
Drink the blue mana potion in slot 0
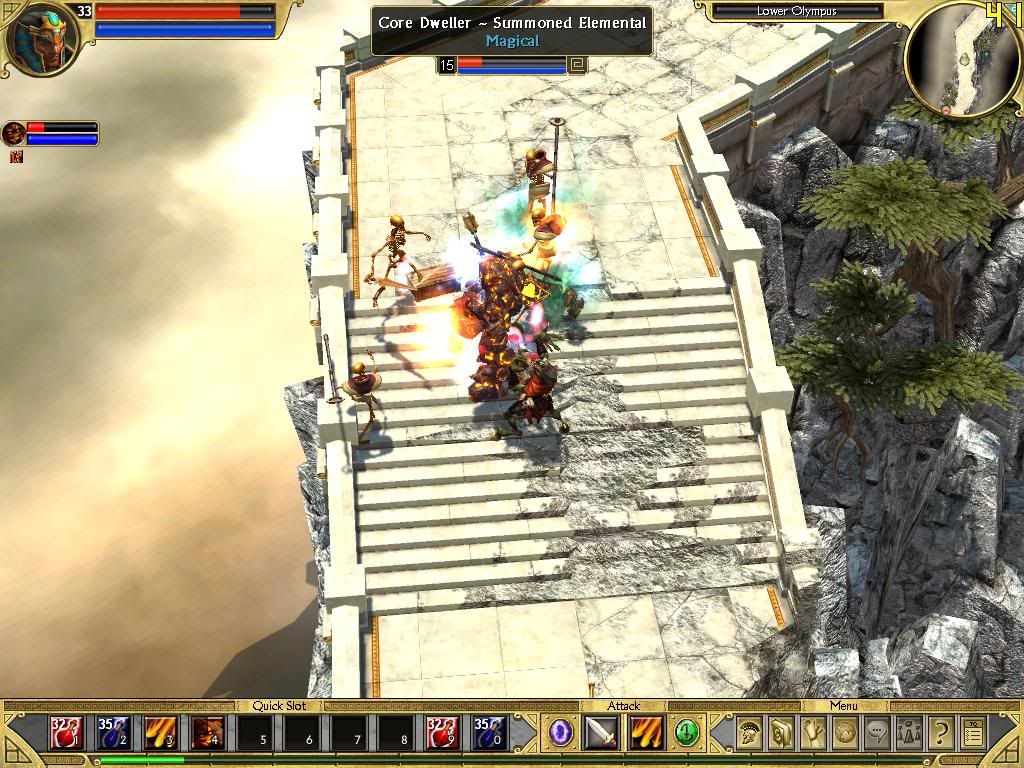click(x=490, y=734)
